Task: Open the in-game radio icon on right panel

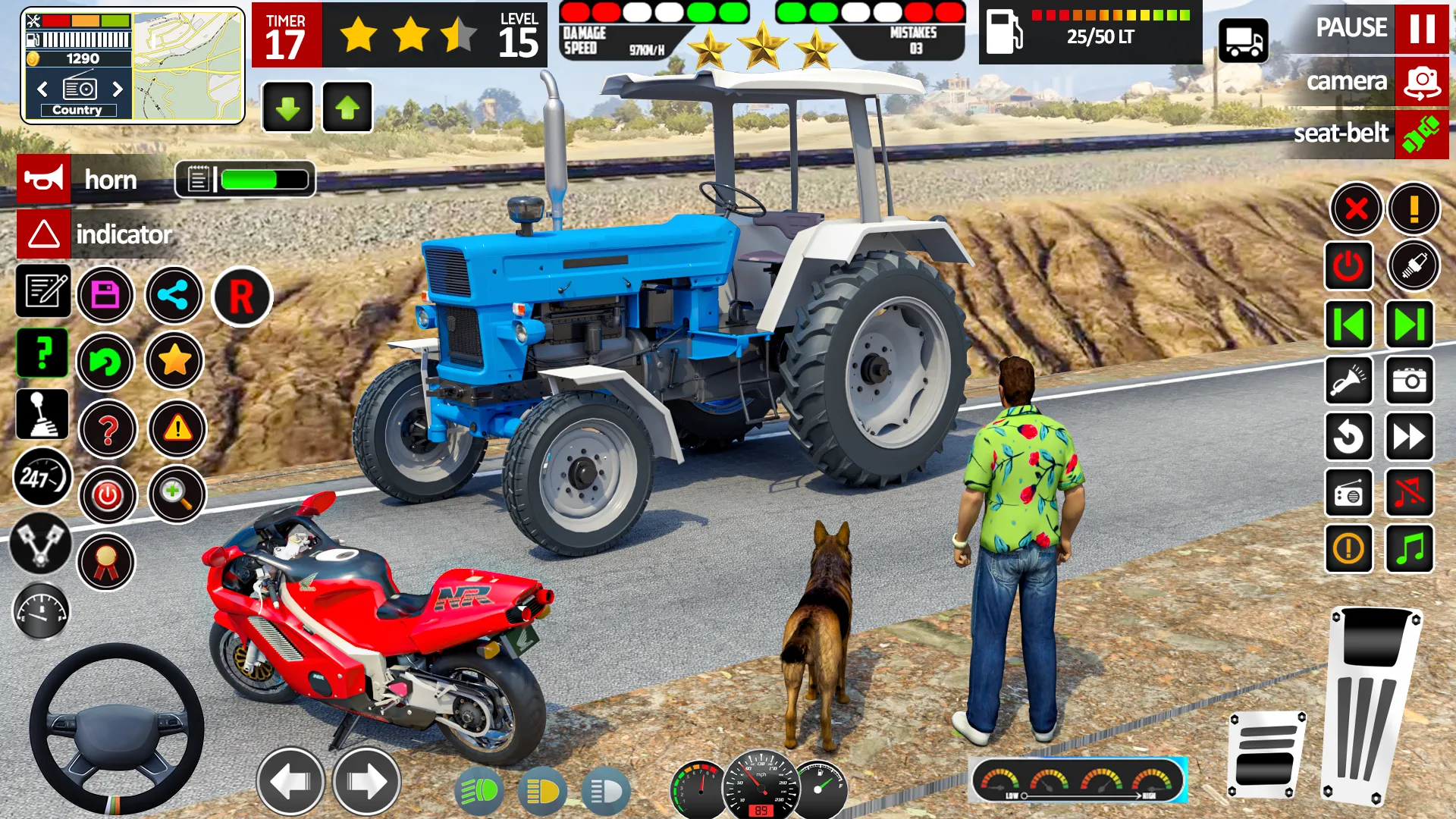Action: [x=1350, y=494]
